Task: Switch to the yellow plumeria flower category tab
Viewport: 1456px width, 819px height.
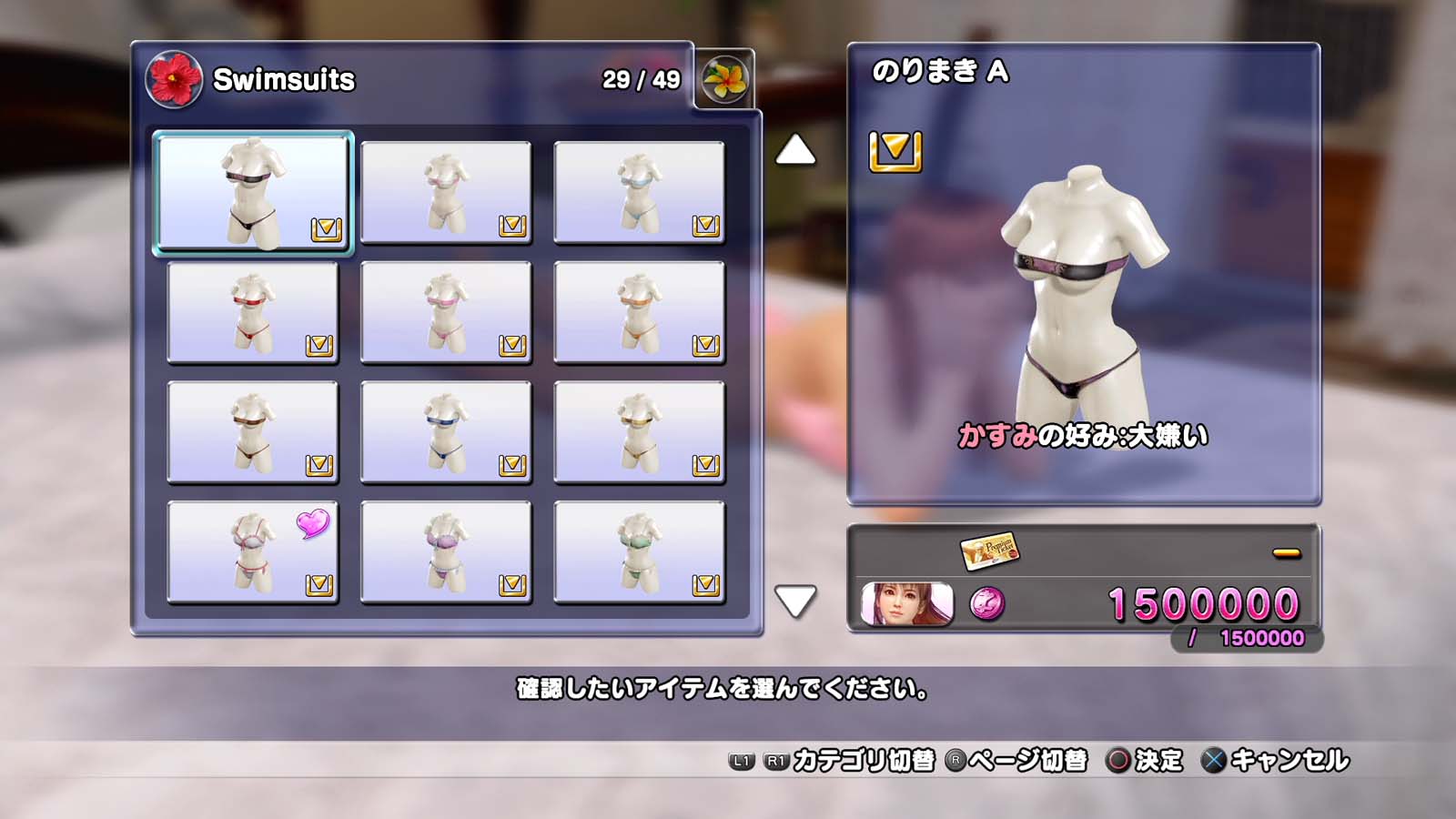Action: pos(724,79)
